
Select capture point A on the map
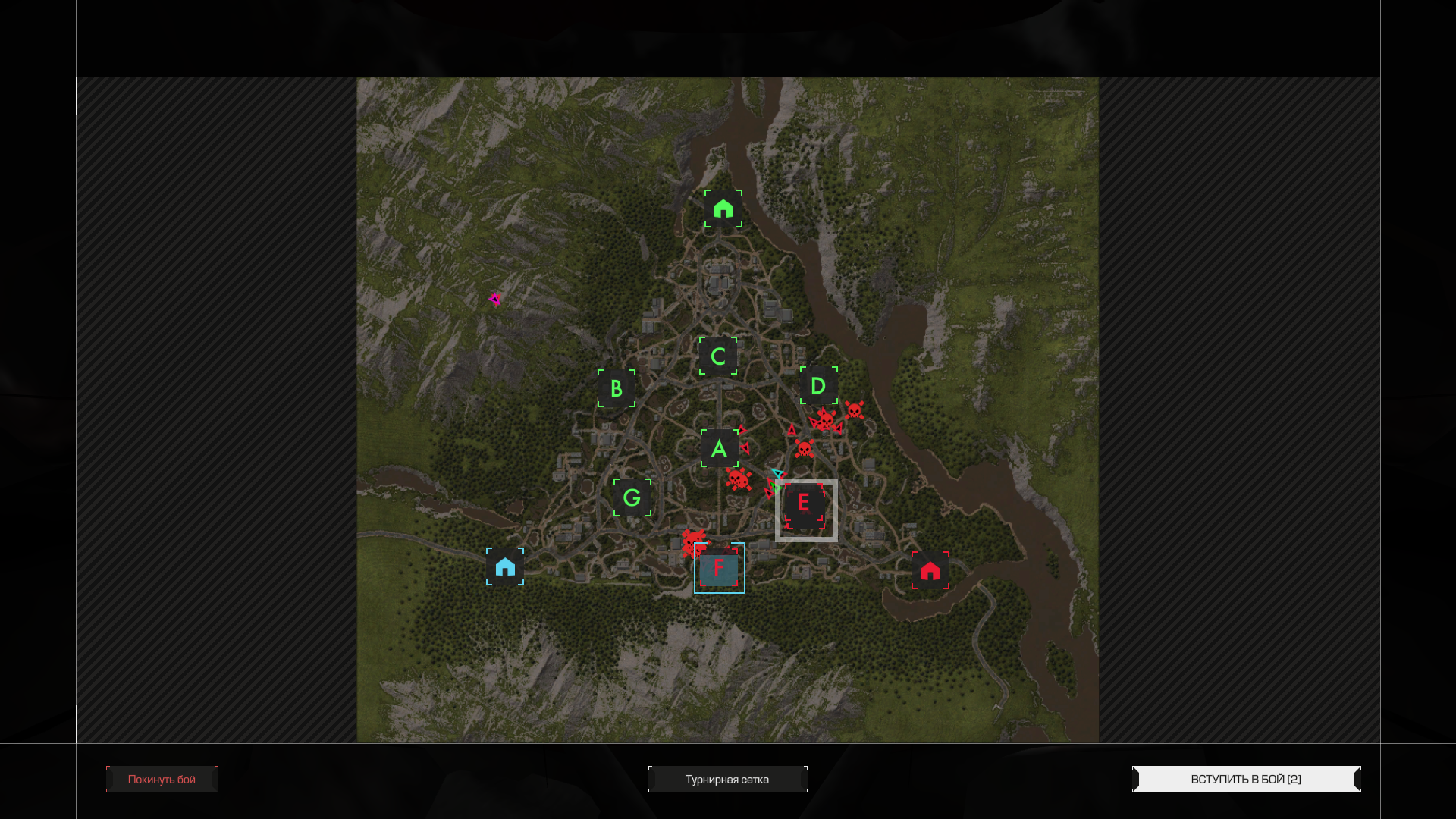point(719,449)
